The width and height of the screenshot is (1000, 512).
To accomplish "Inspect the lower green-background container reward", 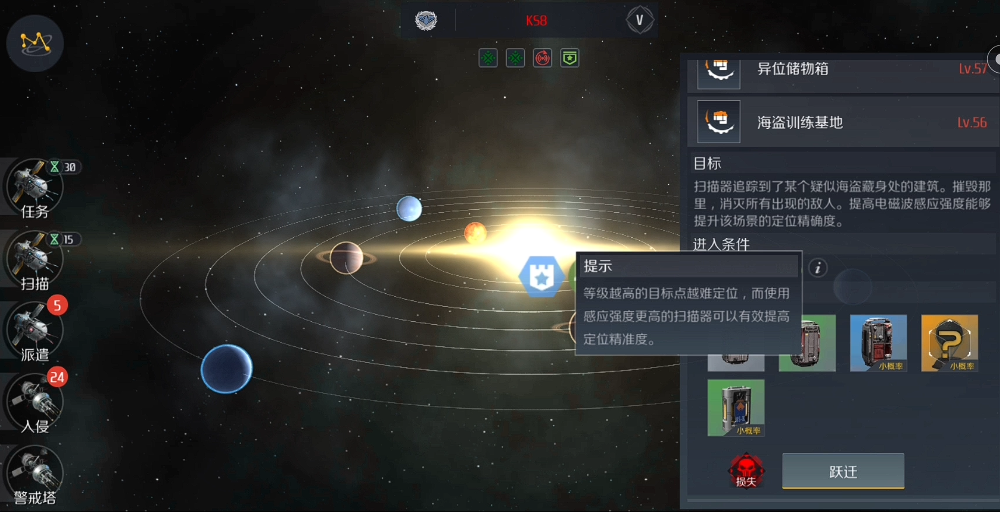I will [736, 407].
